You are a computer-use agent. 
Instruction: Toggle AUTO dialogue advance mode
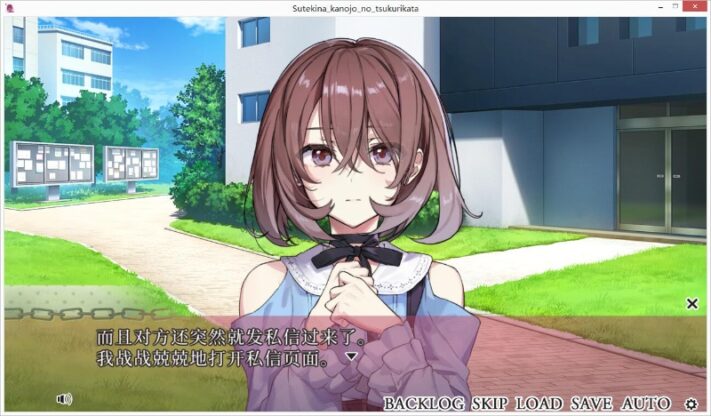pos(646,404)
